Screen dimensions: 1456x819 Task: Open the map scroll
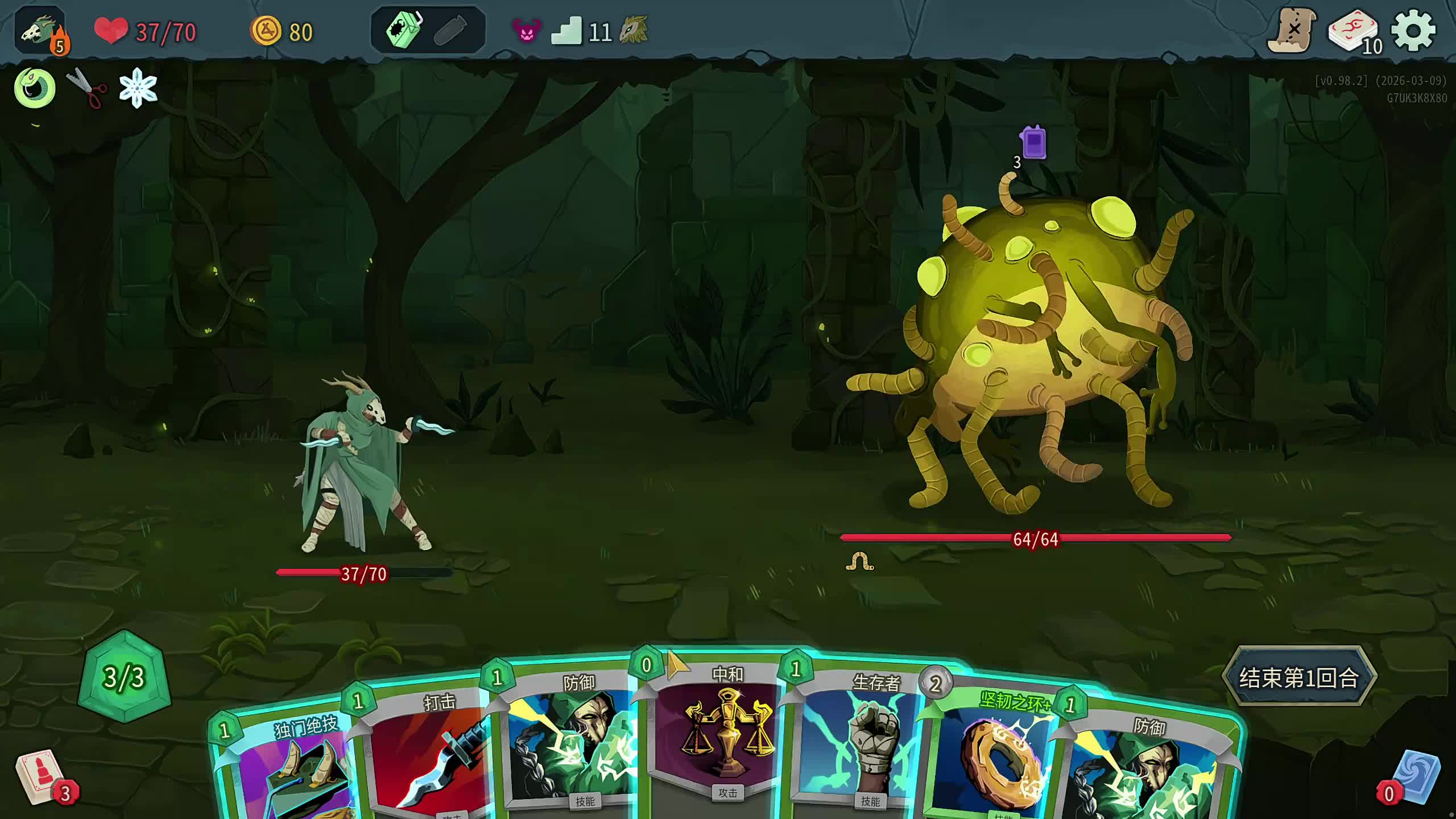pos(1292,31)
